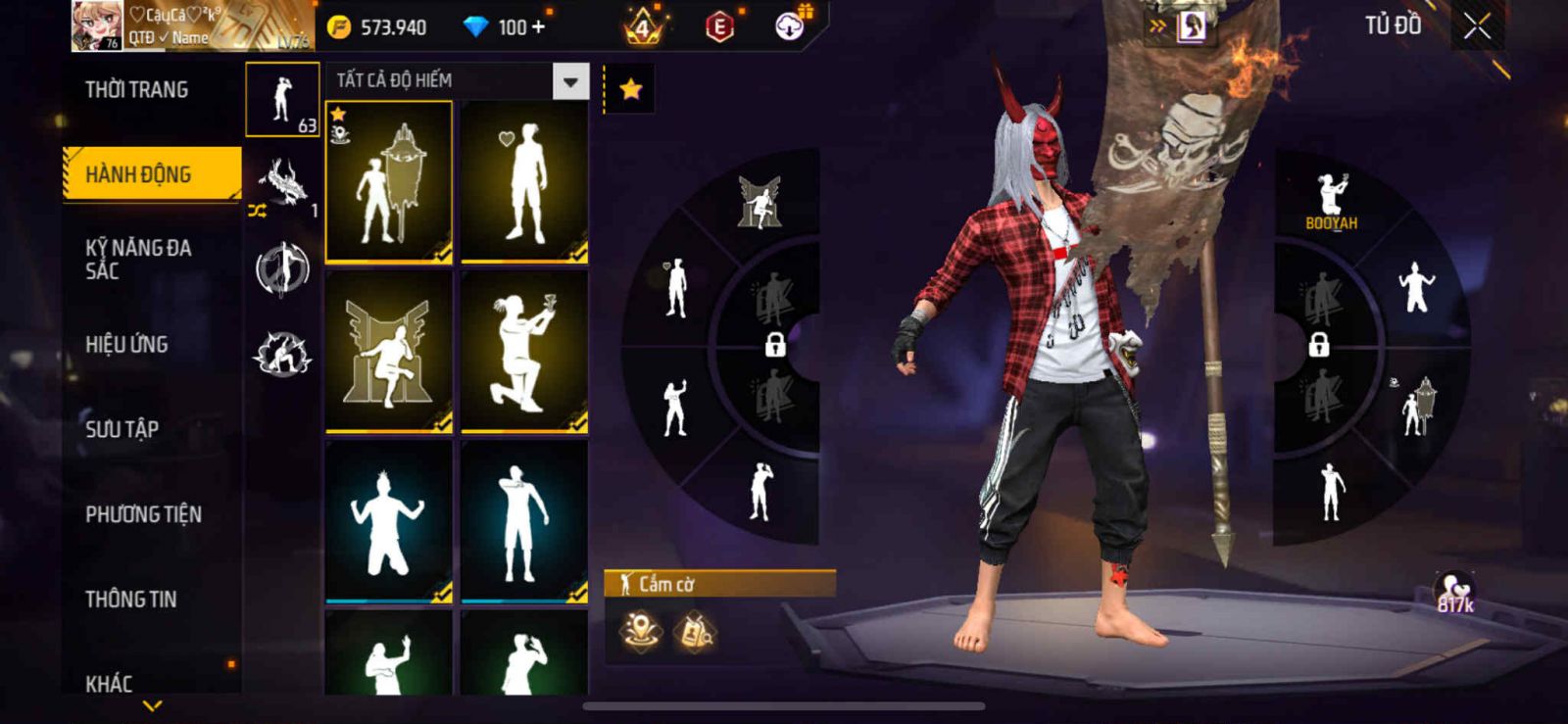Choose the throne sitting emote tile
1568x724 pixels.
click(389, 352)
